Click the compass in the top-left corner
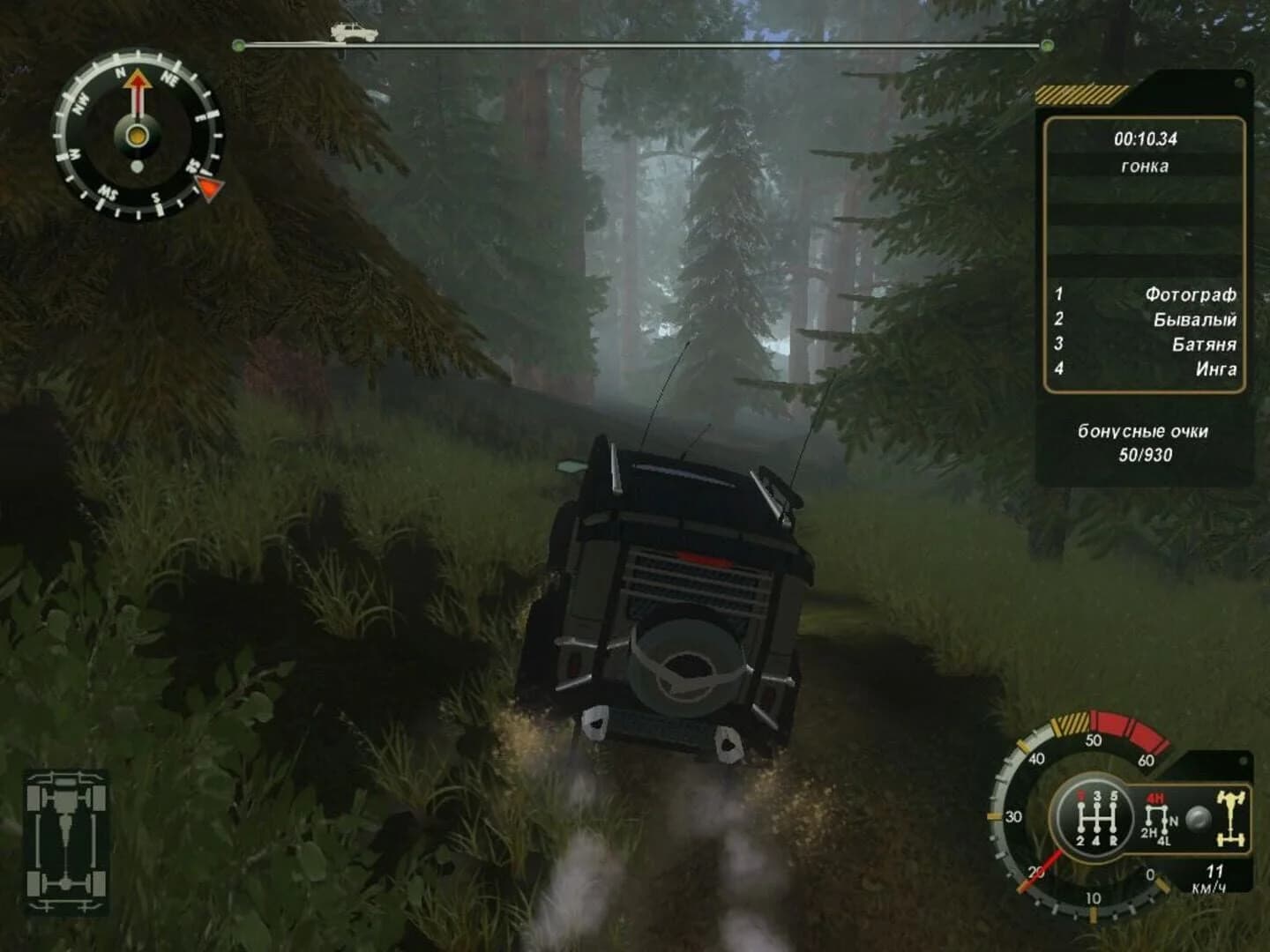The height and width of the screenshot is (952, 1270). [137, 137]
